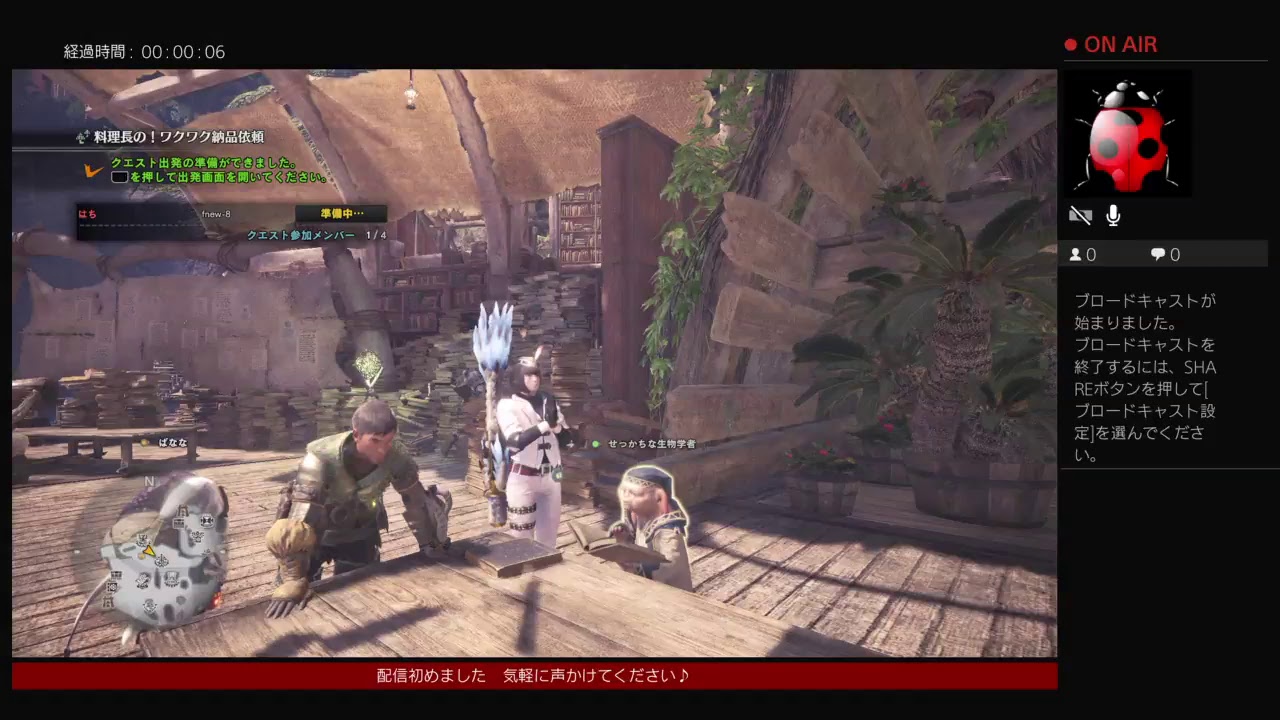Click the square button prompt in quest message
1280x720 pixels.
[x=119, y=176]
